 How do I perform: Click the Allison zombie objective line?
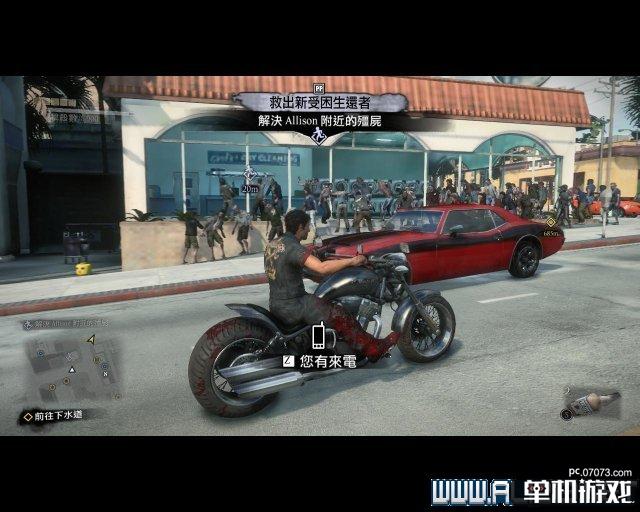click(320, 121)
